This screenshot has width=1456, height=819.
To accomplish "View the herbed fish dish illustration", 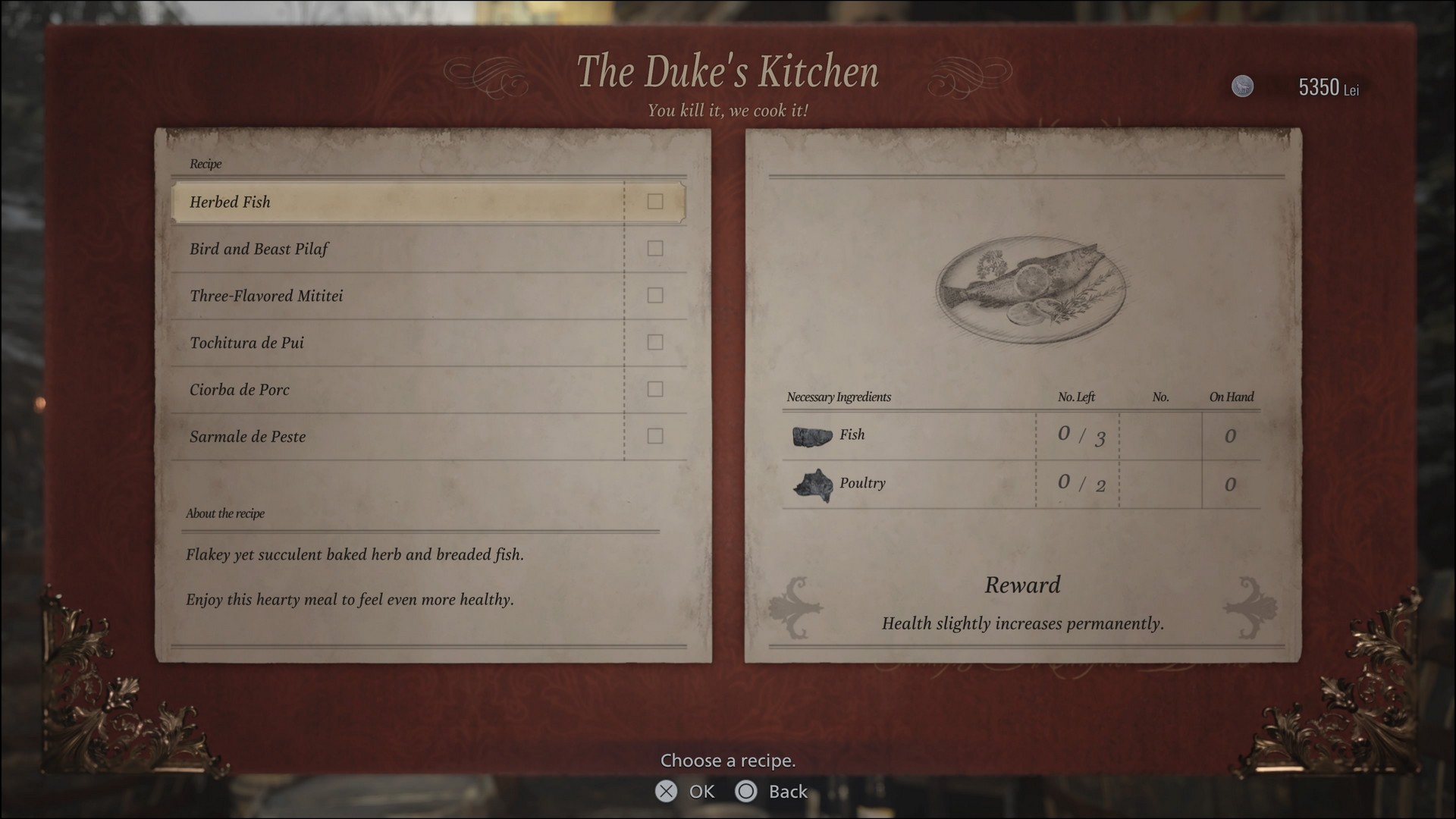I will pos(1030,289).
